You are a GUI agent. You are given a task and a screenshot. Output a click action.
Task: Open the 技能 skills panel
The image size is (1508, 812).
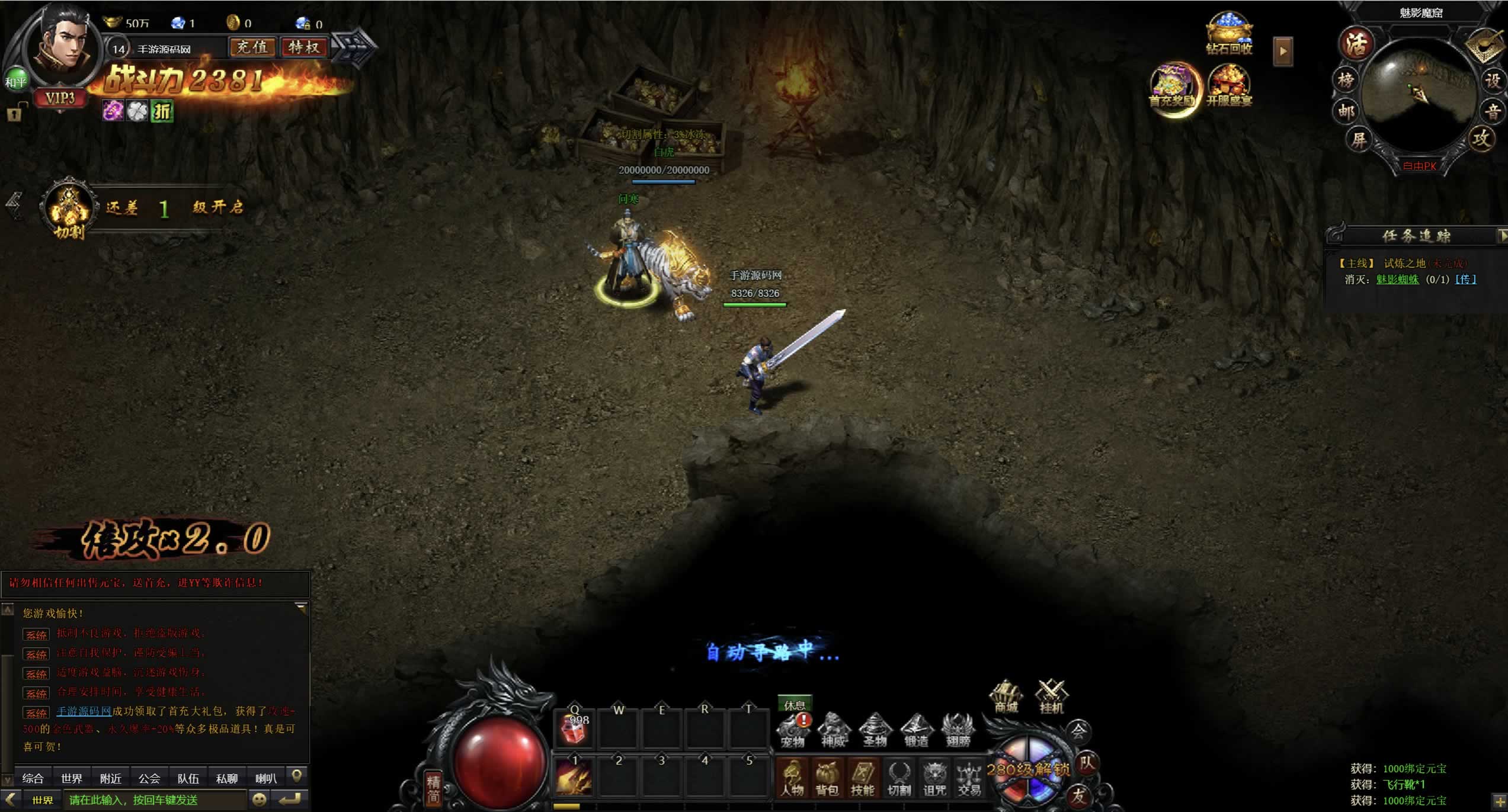863,778
